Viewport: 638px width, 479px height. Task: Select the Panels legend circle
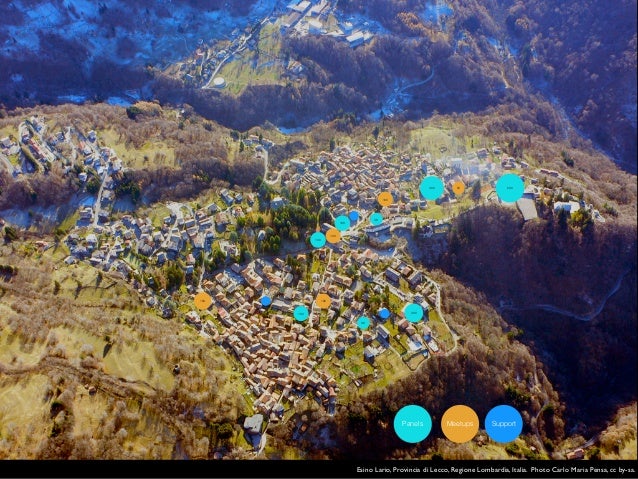pos(412,424)
